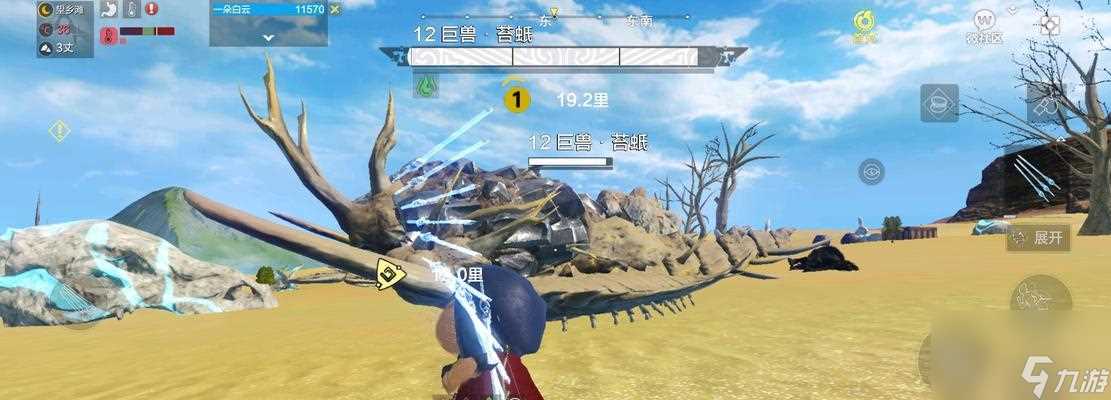The width and height of the screenshot is (1111, 400).
Task: Click the red exclamation warning icon
Action: [x=151, y=9]
